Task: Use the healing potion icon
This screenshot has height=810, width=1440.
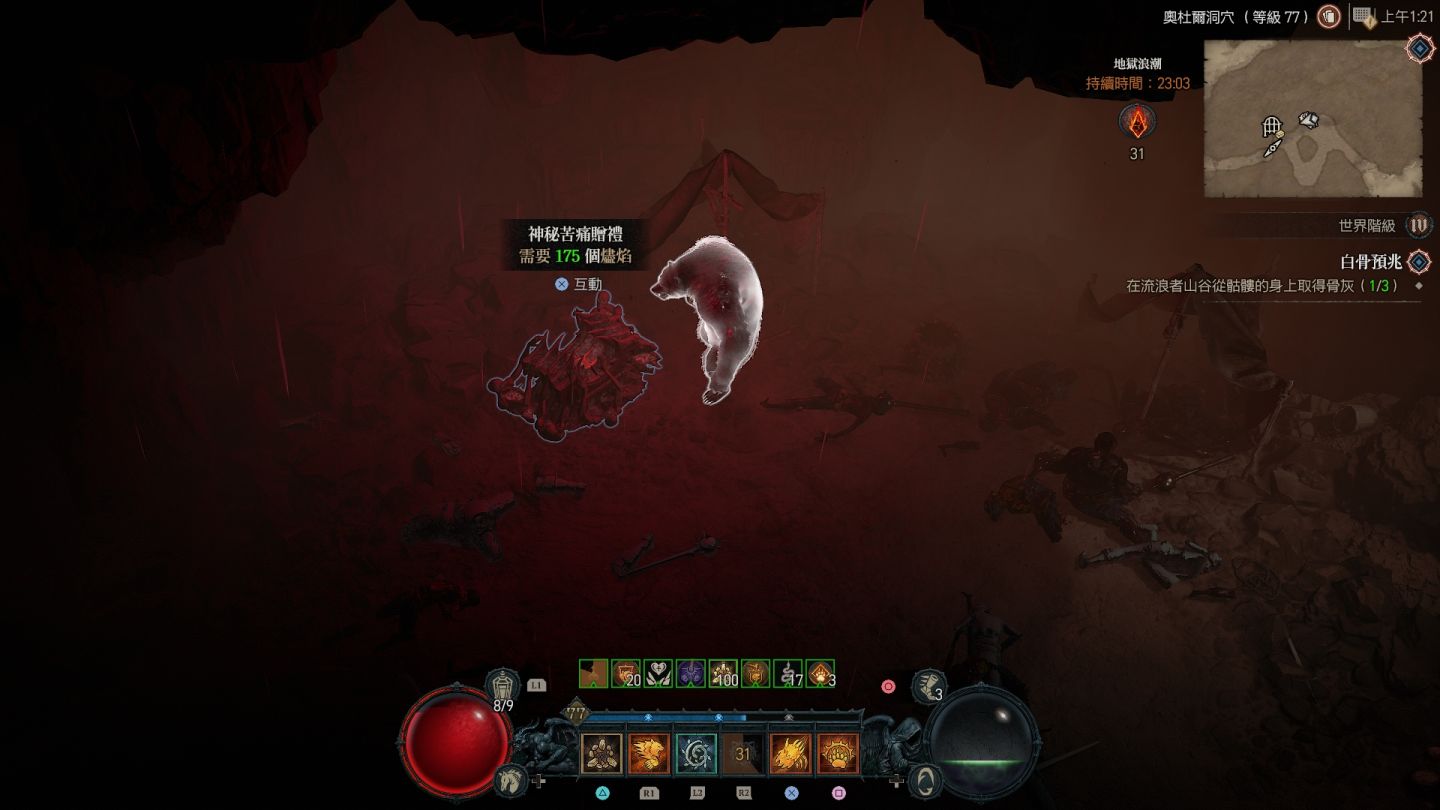Action: tap(504, 686)
